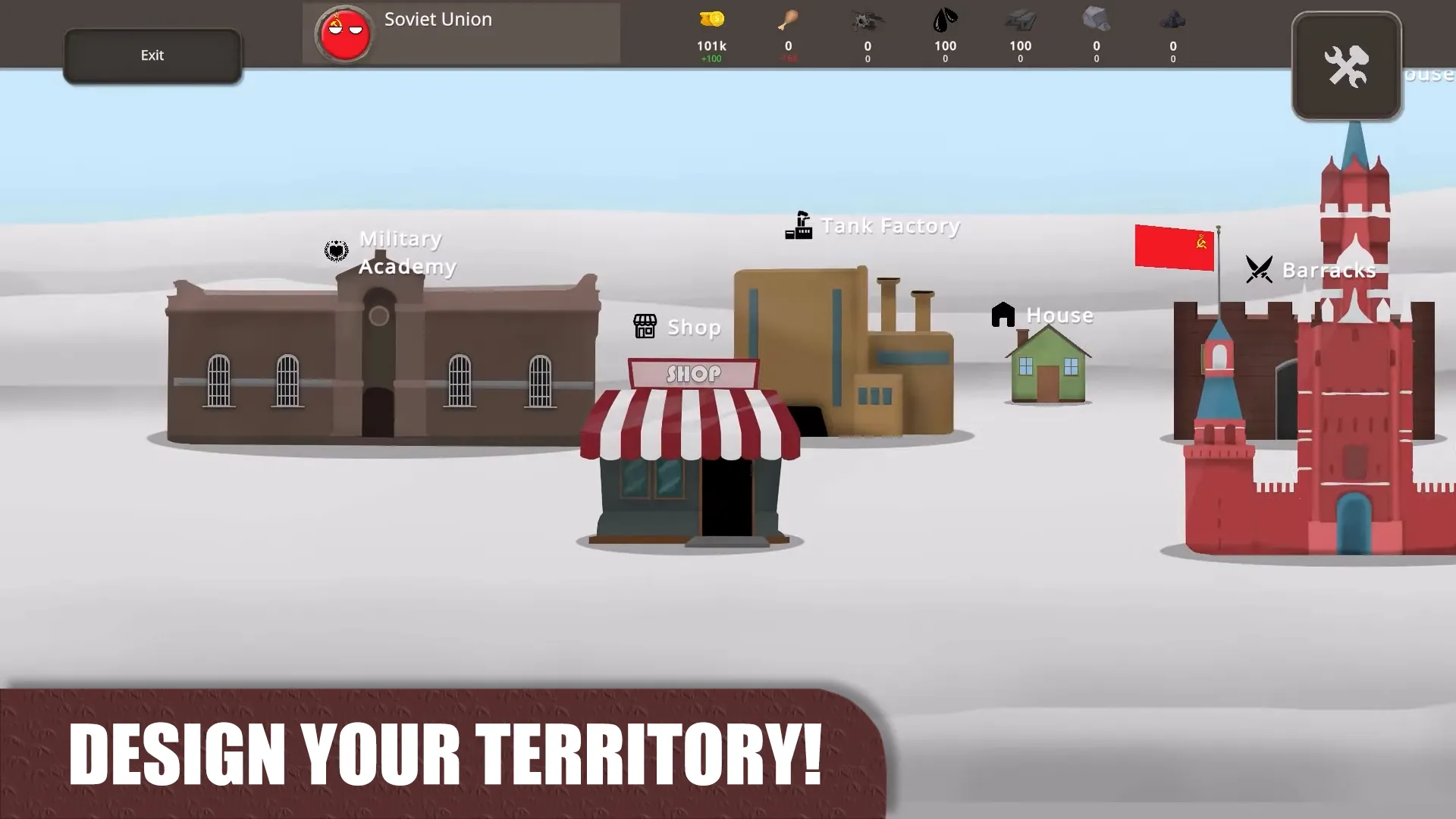Click the coal resource icon
Screen dimensions: 1456x819
click(1172, 20)
